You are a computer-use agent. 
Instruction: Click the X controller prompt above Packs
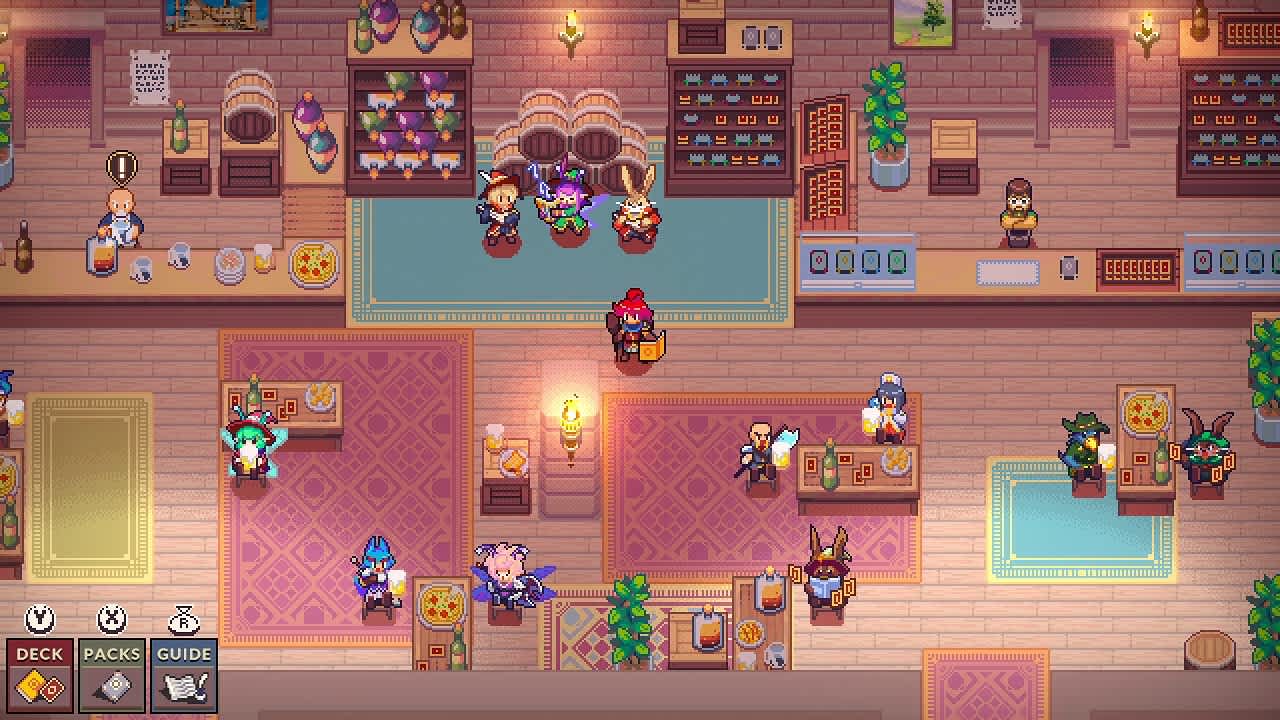coord(112,620)
